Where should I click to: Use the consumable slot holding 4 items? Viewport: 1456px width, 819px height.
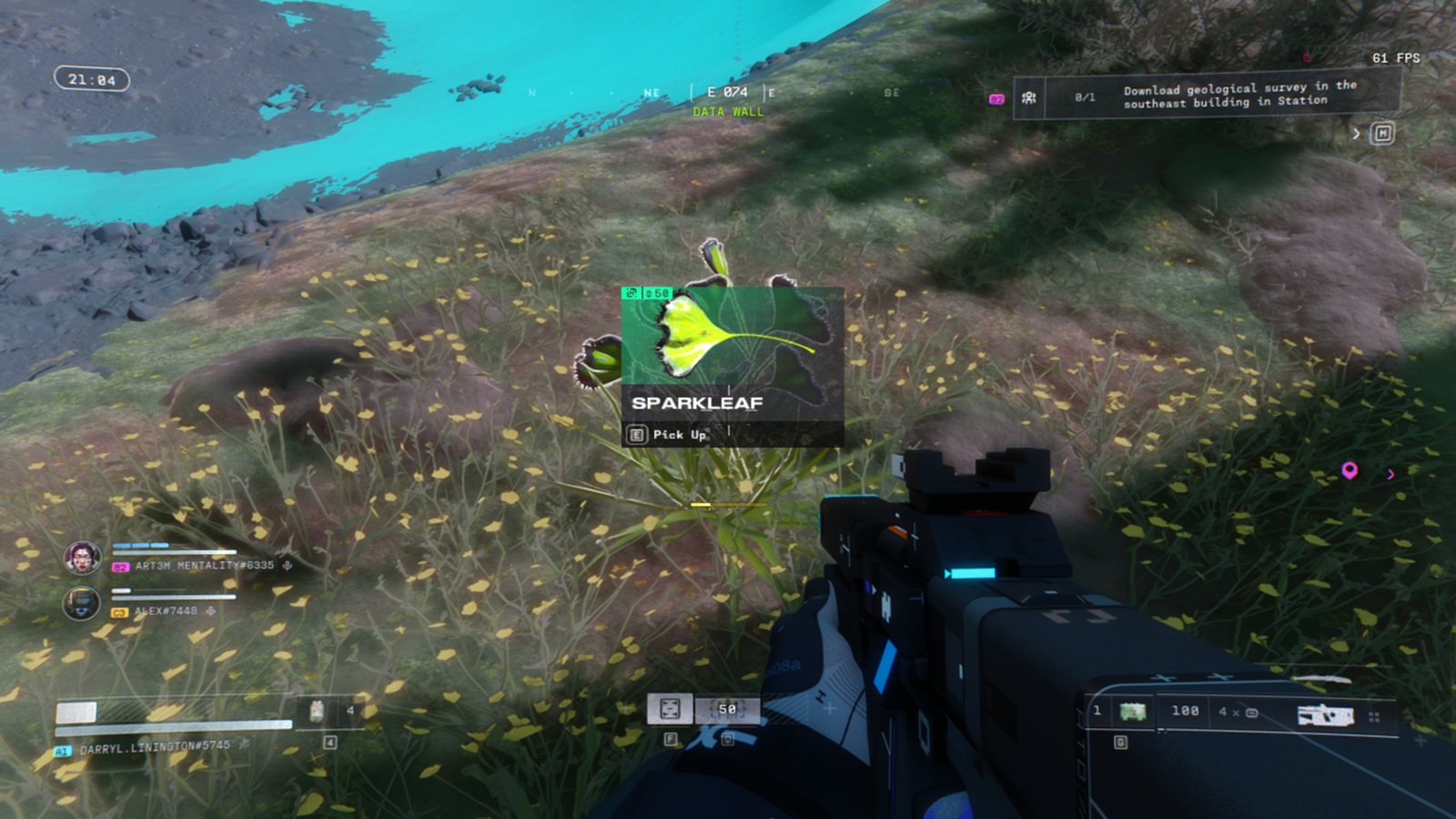click(x=318, y=711)
